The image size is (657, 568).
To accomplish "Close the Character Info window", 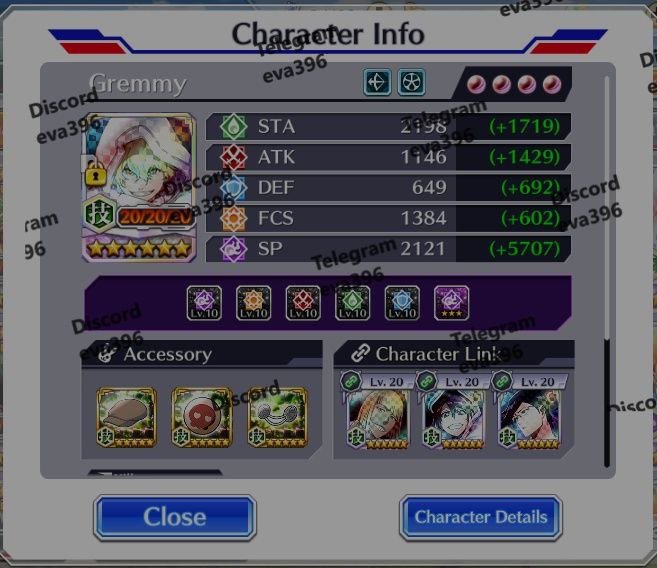I will pos(175,517).
